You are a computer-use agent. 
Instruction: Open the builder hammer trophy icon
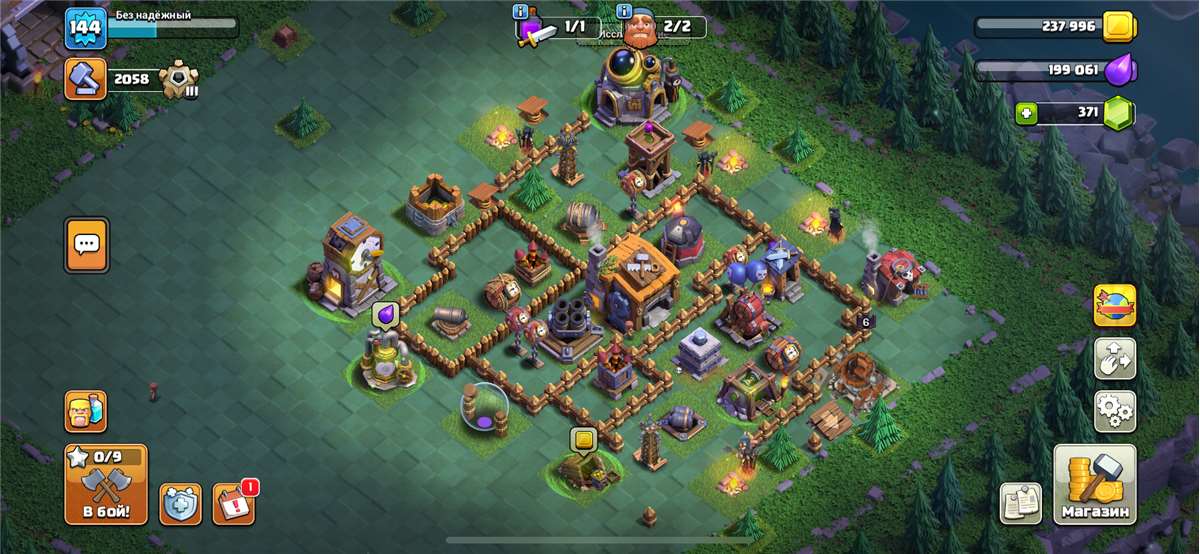(x=85, y=79)
